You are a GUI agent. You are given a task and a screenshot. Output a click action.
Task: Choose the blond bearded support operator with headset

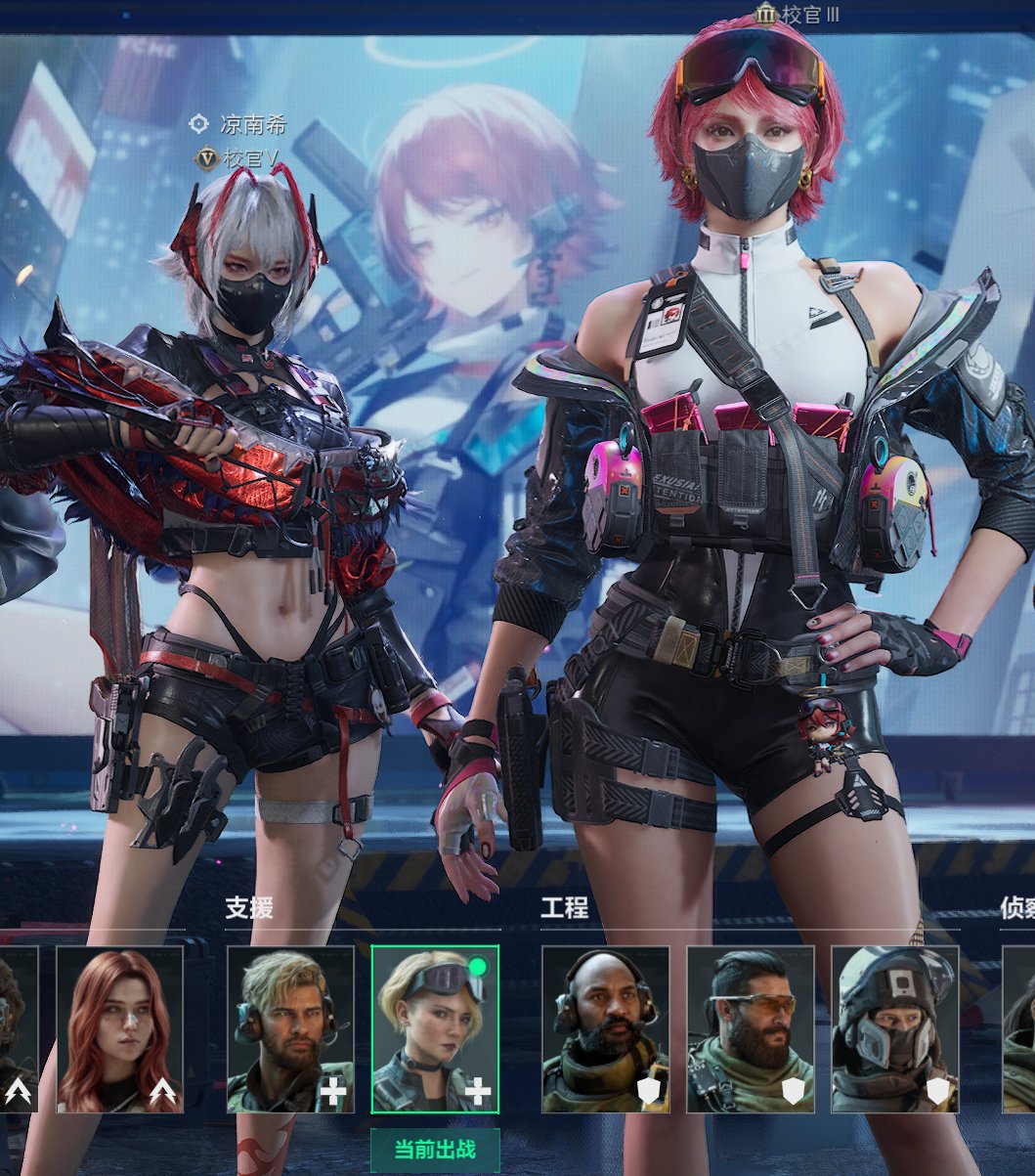[290, 1028]
